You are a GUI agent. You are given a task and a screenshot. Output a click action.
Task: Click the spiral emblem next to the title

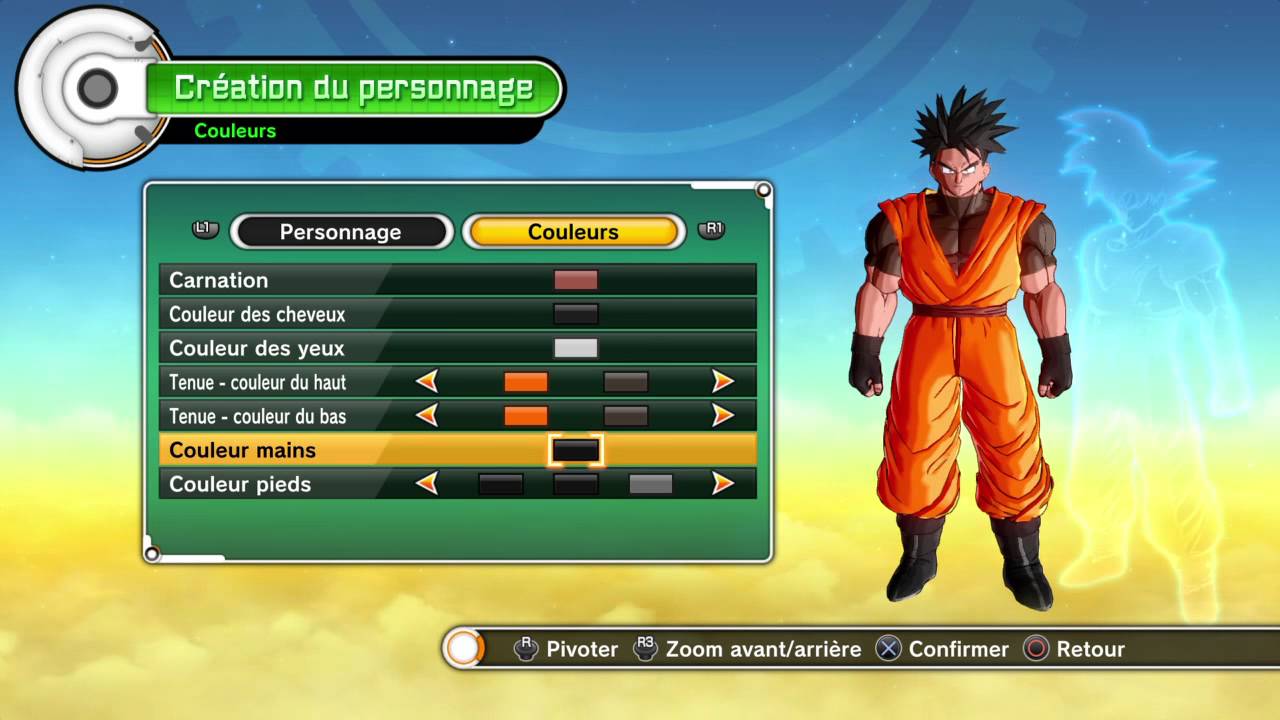(x=97, y=87)
